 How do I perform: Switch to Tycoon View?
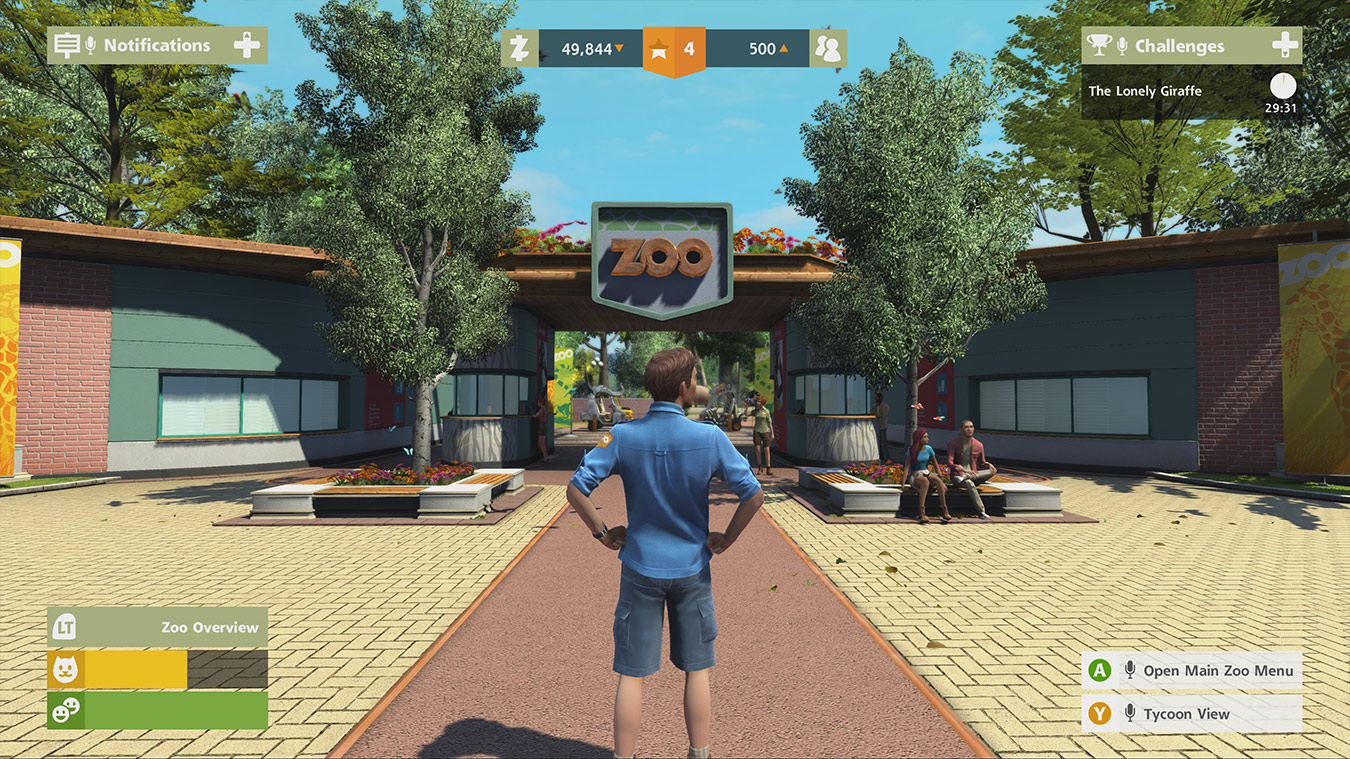click(1192, 714)
